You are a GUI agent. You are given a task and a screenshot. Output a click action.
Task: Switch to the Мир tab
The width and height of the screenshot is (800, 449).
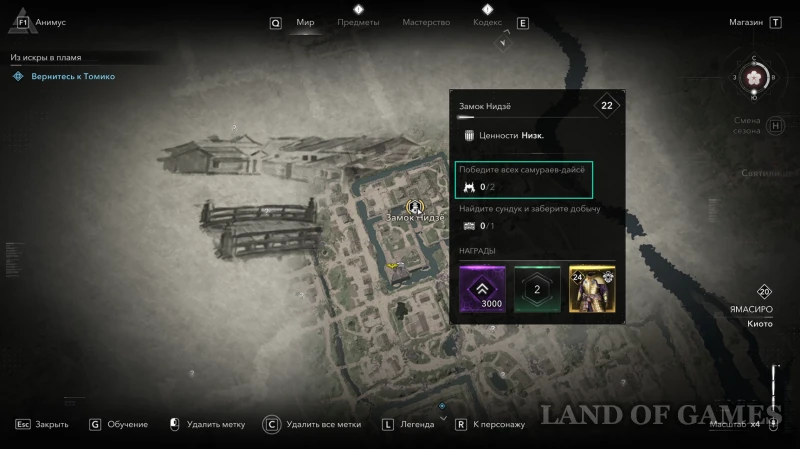pos(305,22)
